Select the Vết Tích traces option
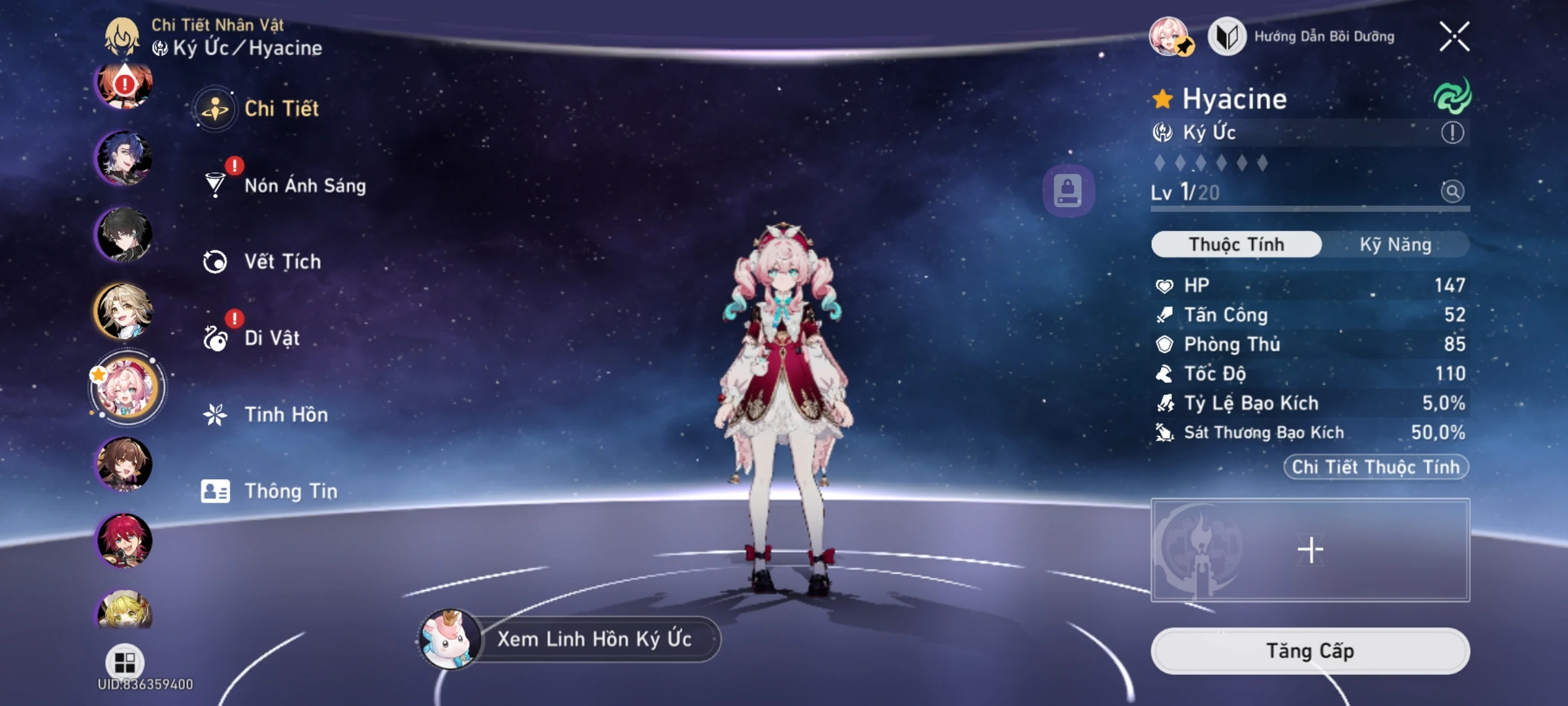The image size is (1568, 706). click(x=282, y=261)
